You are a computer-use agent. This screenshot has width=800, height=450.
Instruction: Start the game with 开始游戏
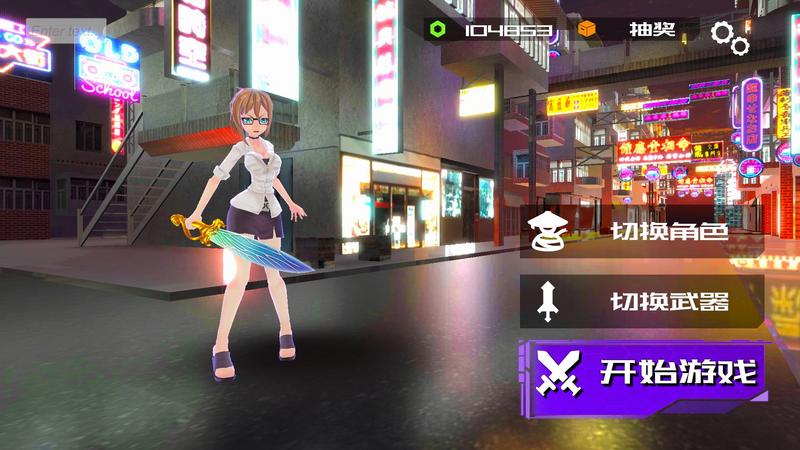645,374
